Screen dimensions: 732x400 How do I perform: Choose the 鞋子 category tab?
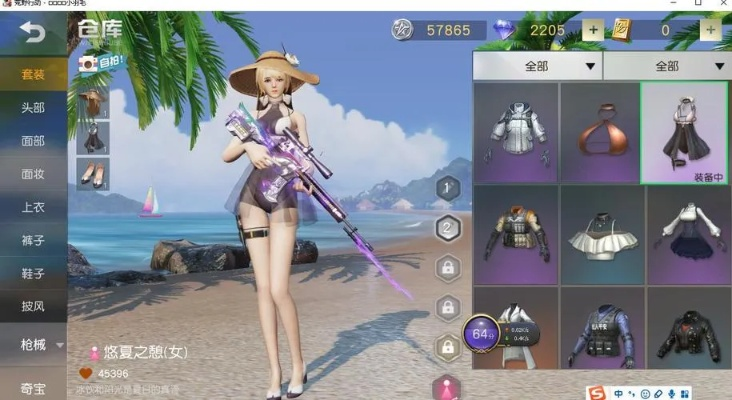[x=32, y=273]
